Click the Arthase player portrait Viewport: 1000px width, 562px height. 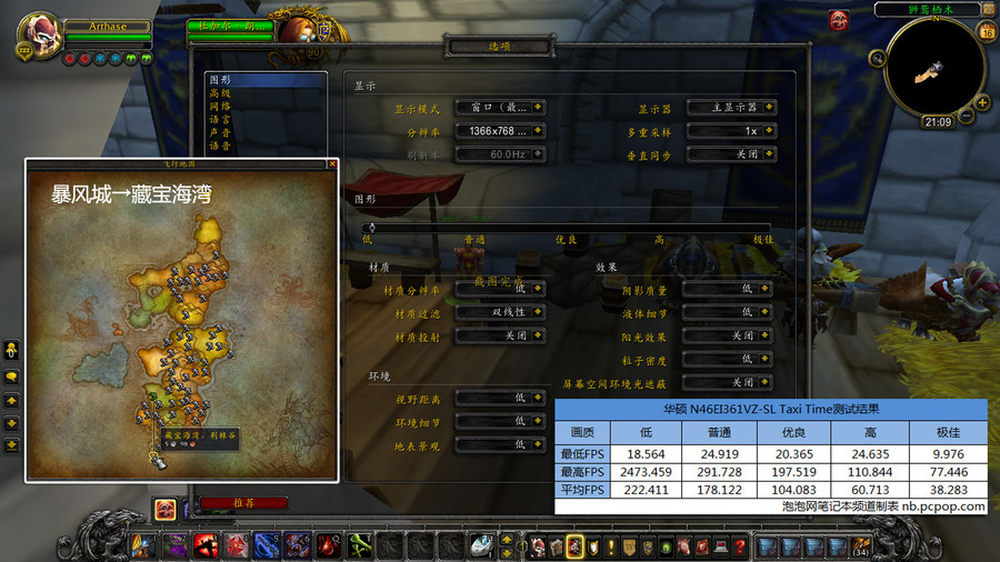pos(41,37)
